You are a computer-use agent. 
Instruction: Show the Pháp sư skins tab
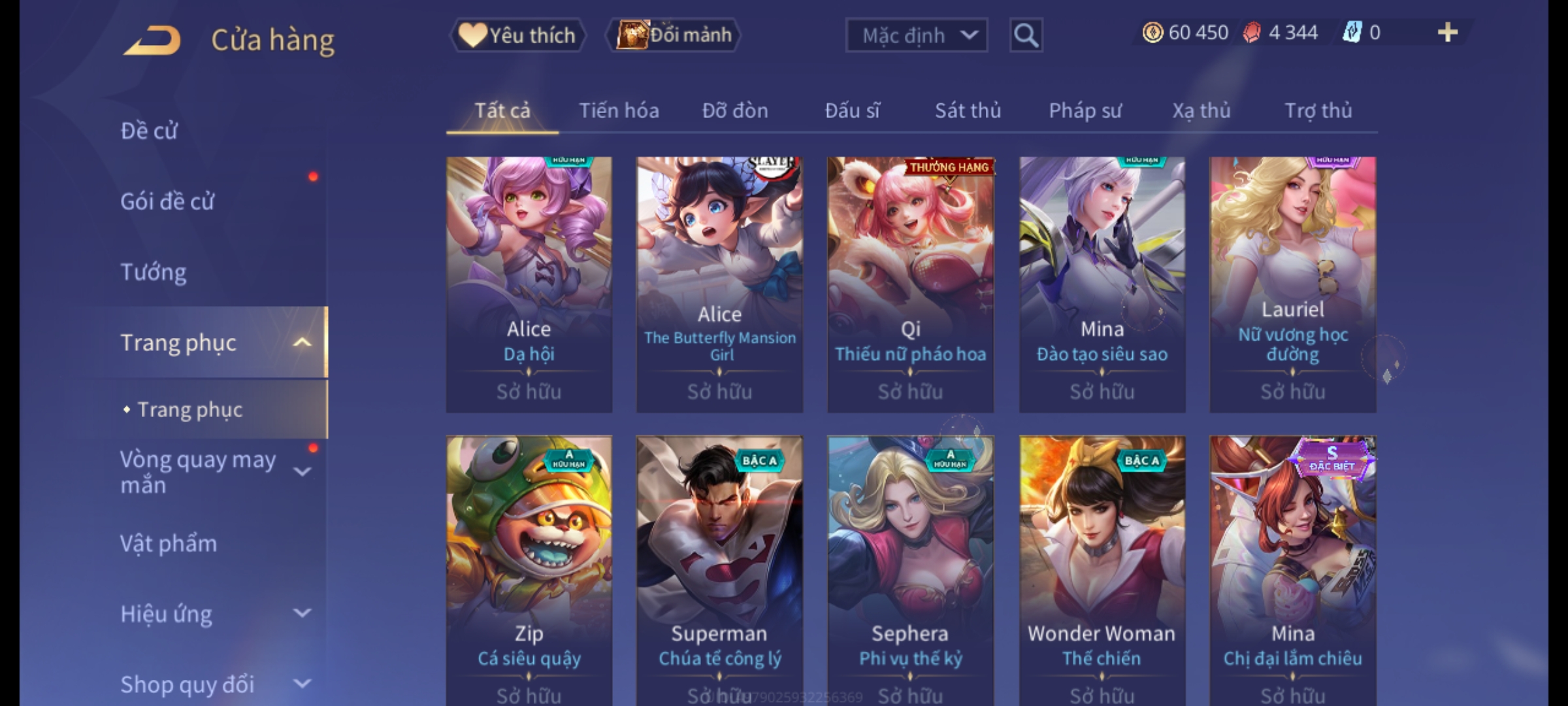pos(1085,110)
